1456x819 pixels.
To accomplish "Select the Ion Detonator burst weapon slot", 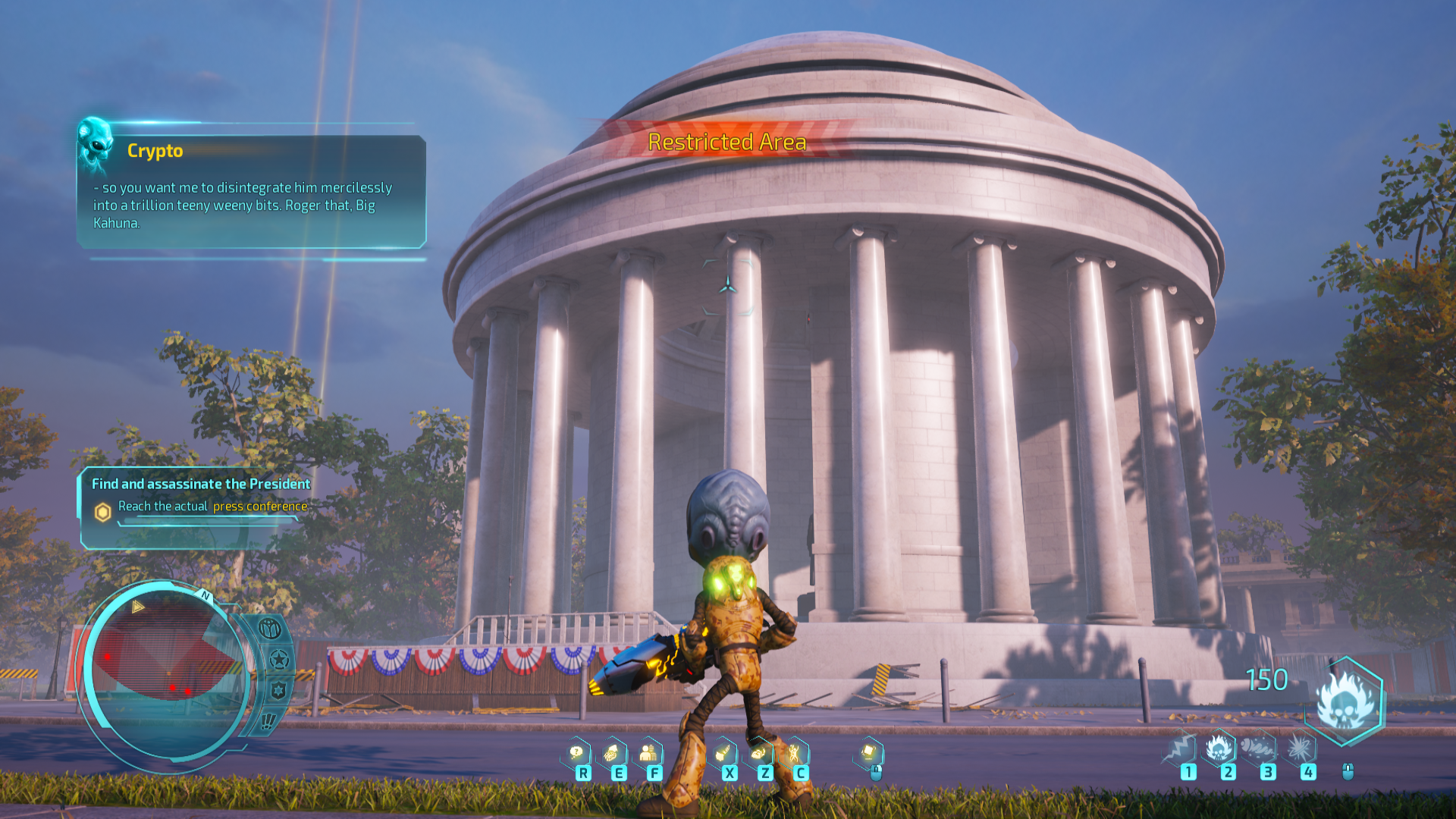I will click(x=1300, y=749).
